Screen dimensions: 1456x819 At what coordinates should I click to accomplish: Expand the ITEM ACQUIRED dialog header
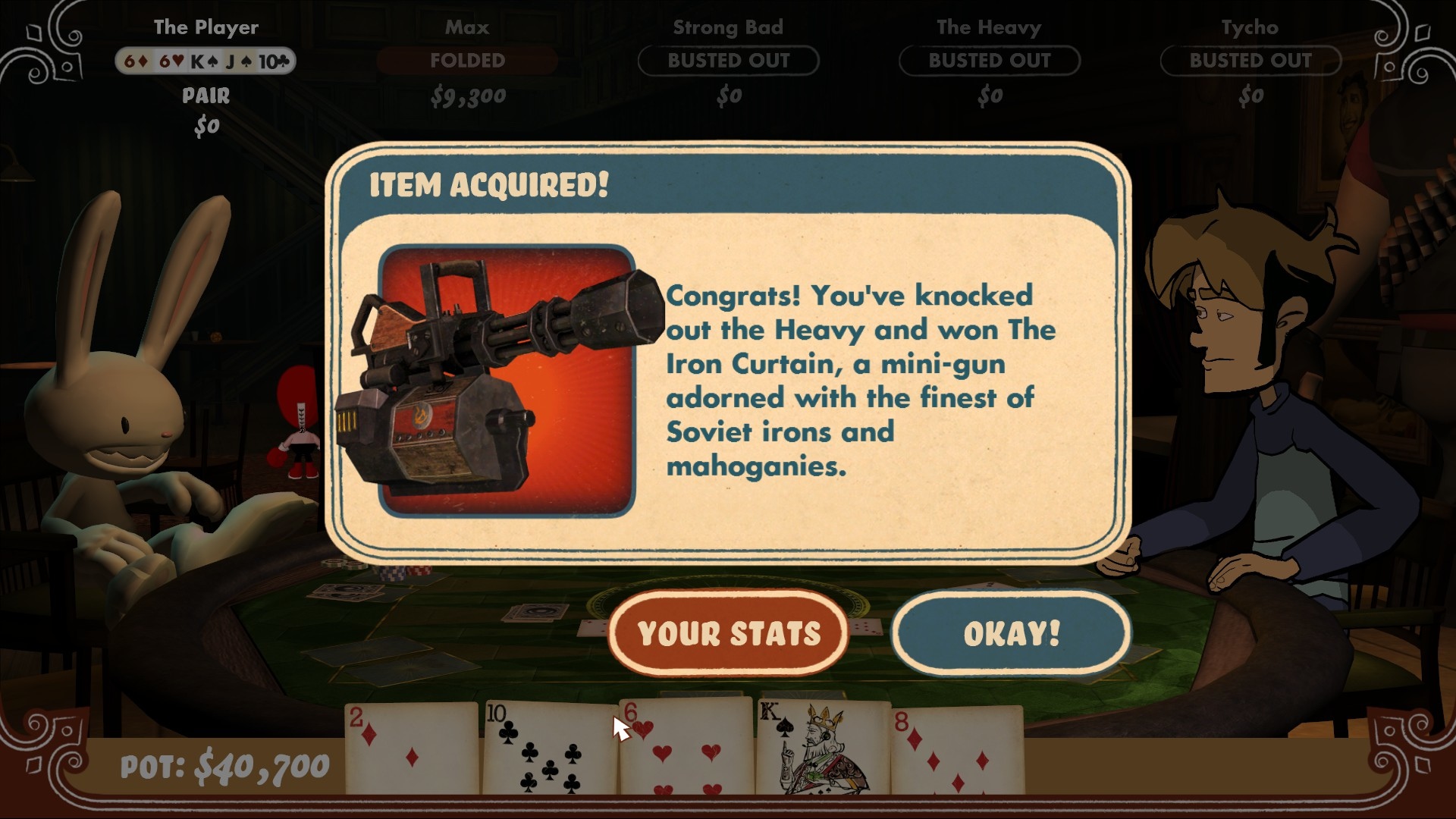488,184
